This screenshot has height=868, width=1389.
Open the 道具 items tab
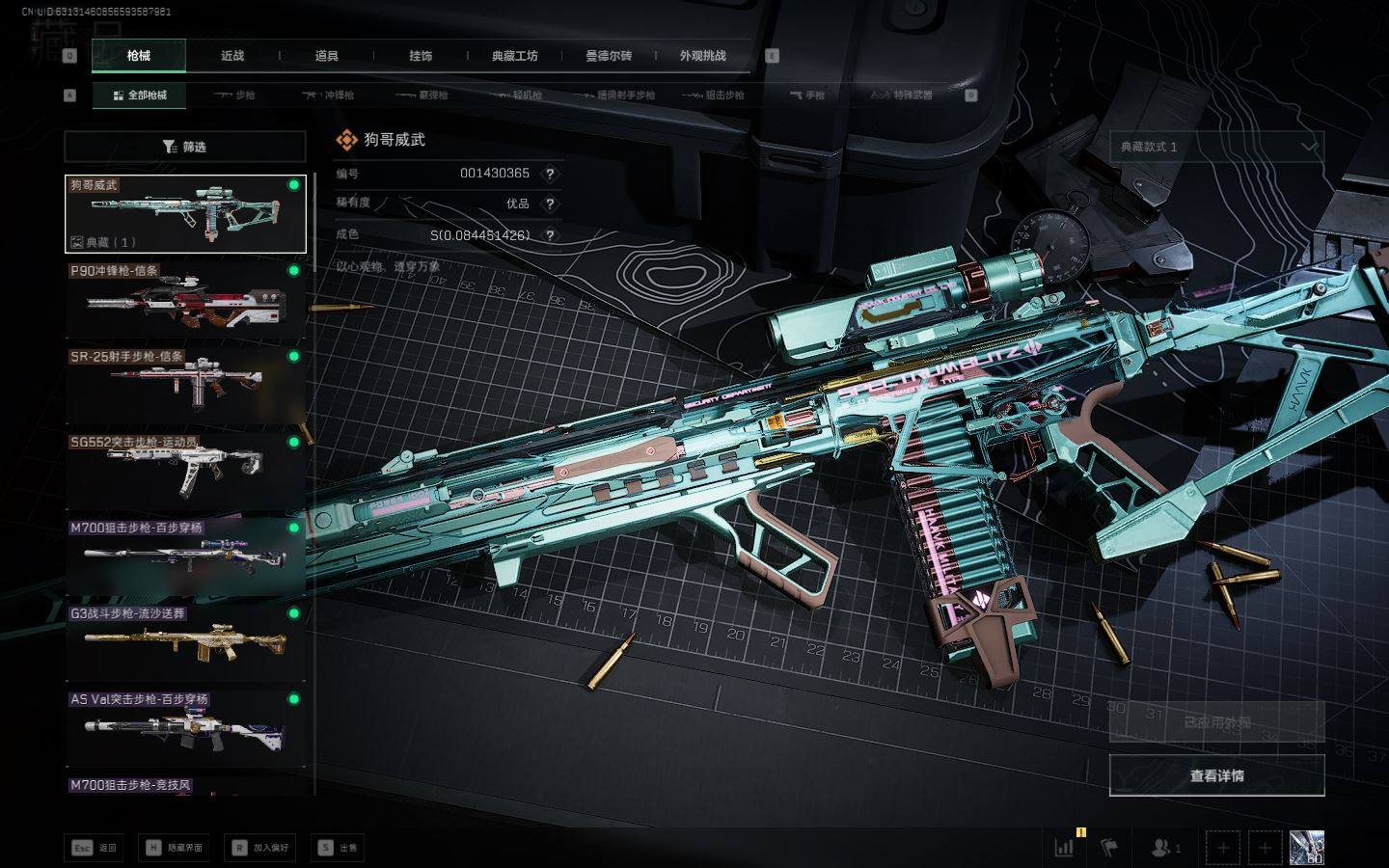[326, 56]
